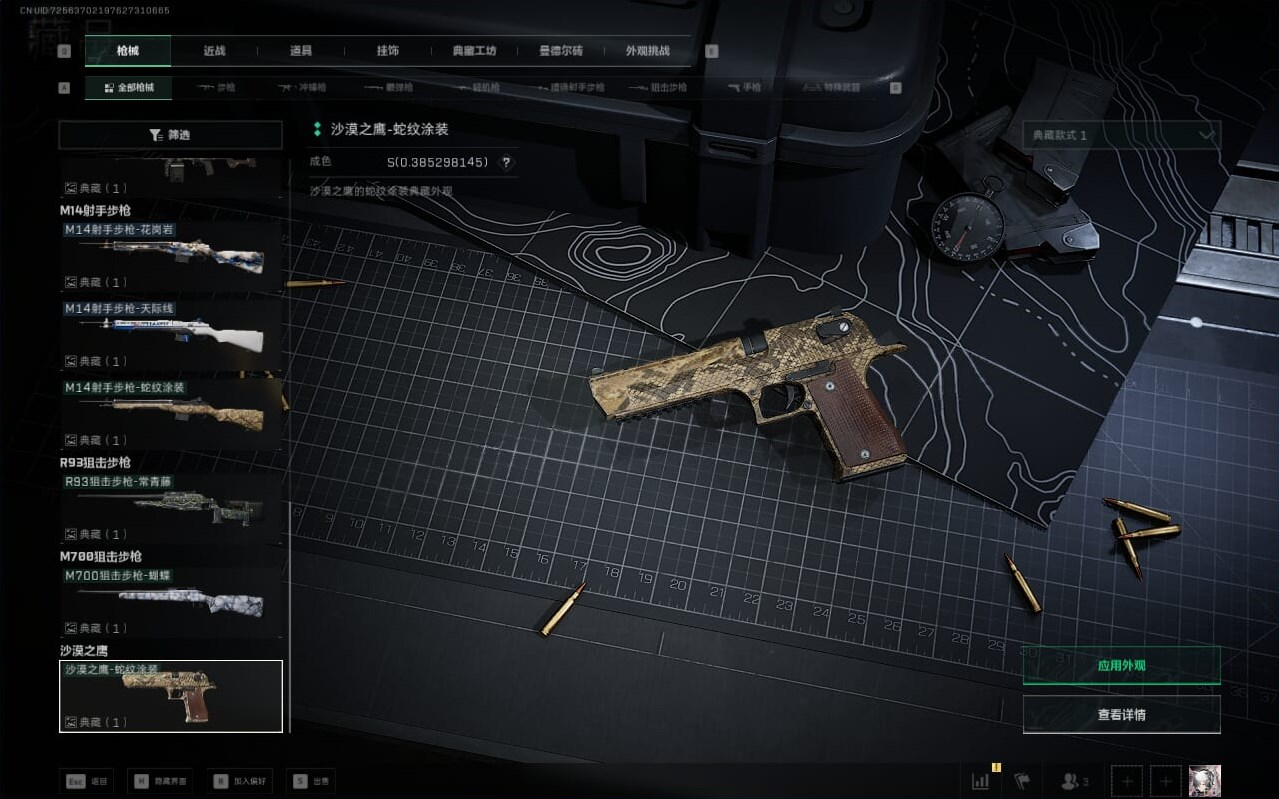Pick the M14射手步枪-蛇纹涂装 skin
This screenshot has width=1279, height=799.
(170, 414)
